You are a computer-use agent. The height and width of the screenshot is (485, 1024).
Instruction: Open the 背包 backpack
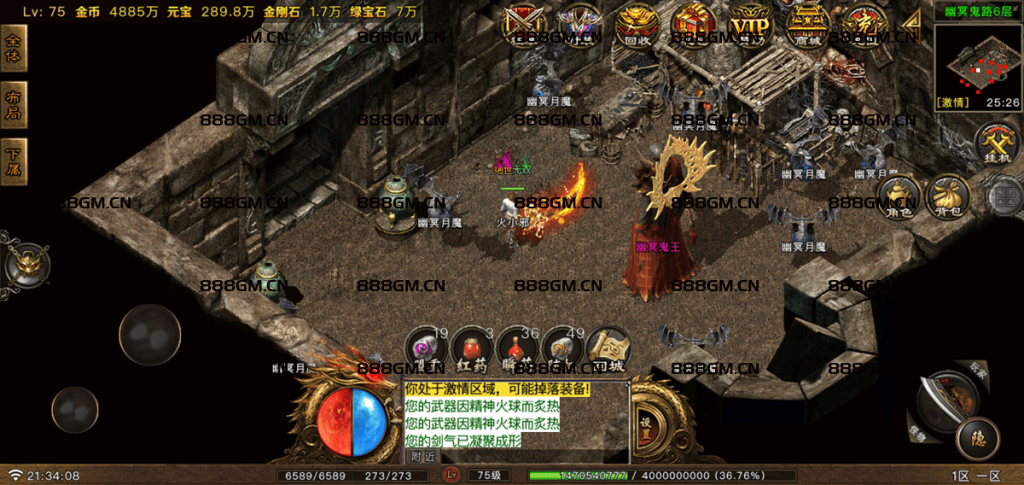[947, 196]
